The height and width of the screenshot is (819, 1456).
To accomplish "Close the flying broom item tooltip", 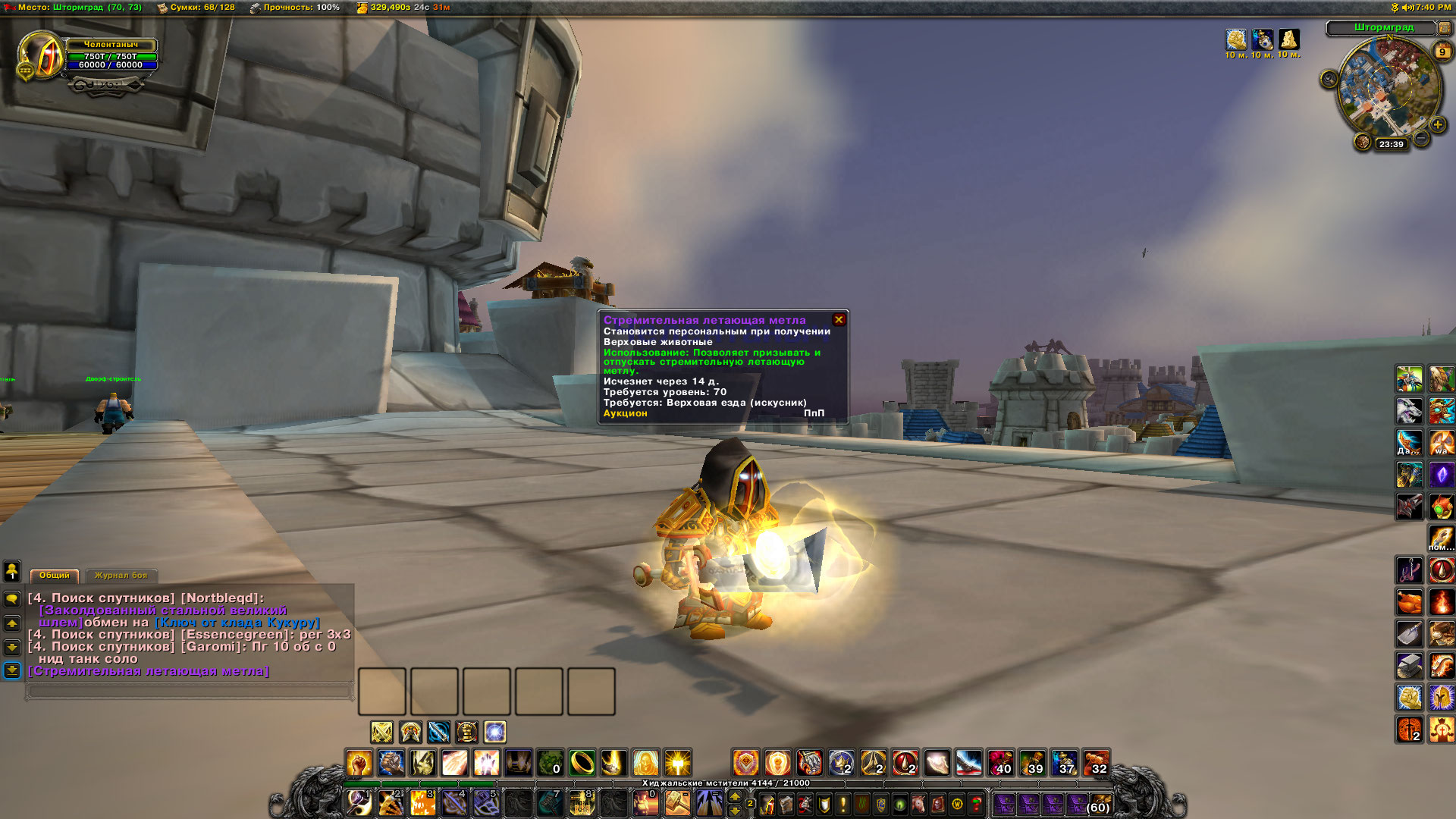I will click(839, 320).
